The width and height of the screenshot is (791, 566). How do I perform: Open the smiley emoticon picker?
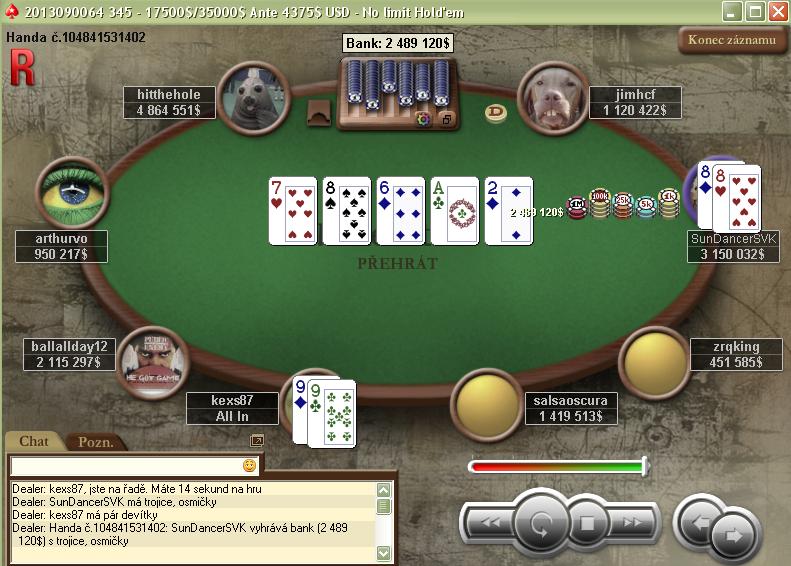249,466
